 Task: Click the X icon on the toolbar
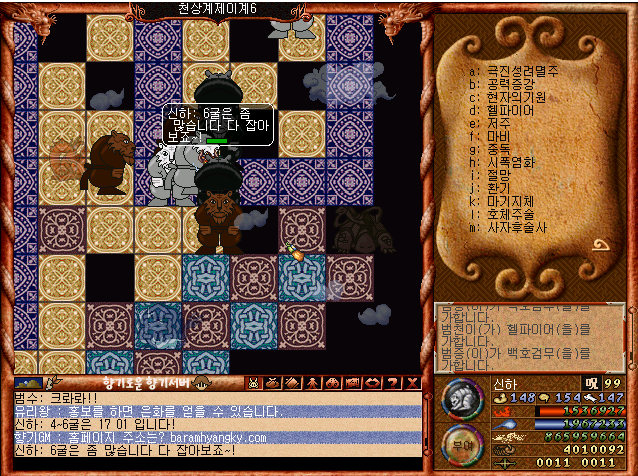pyautogui.click(x=412, y=382)
